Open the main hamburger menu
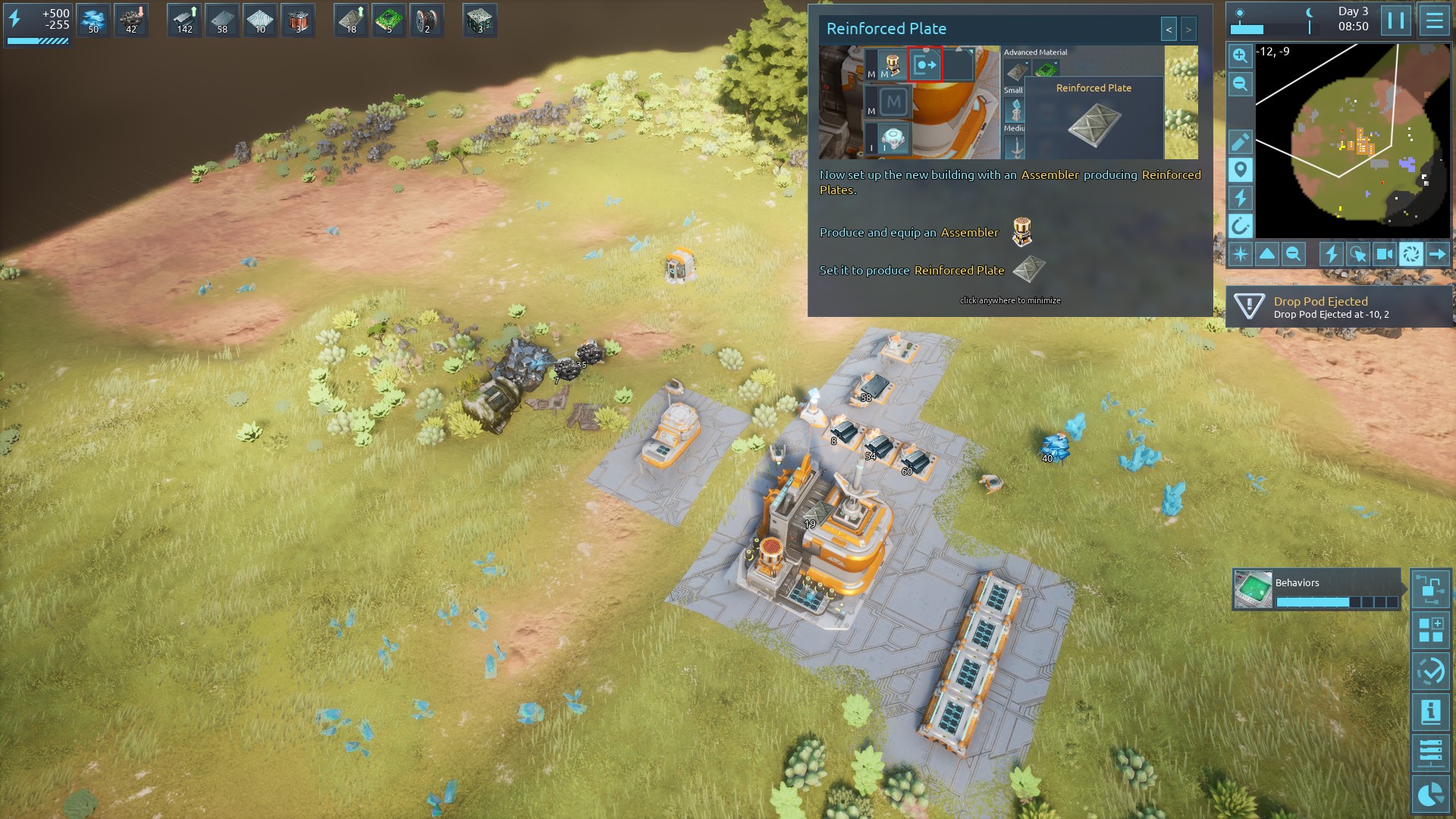The image size is (1456, 819). click(1434, 20)
